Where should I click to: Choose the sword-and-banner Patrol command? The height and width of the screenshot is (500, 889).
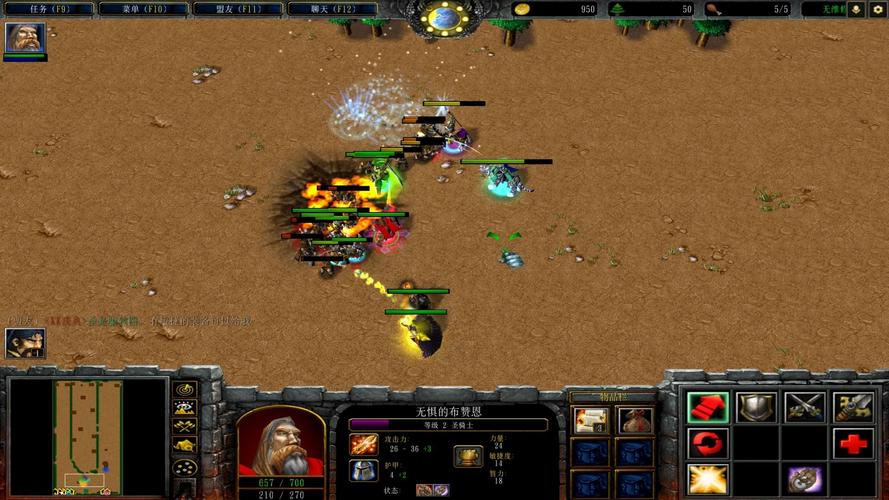[852, 407]
